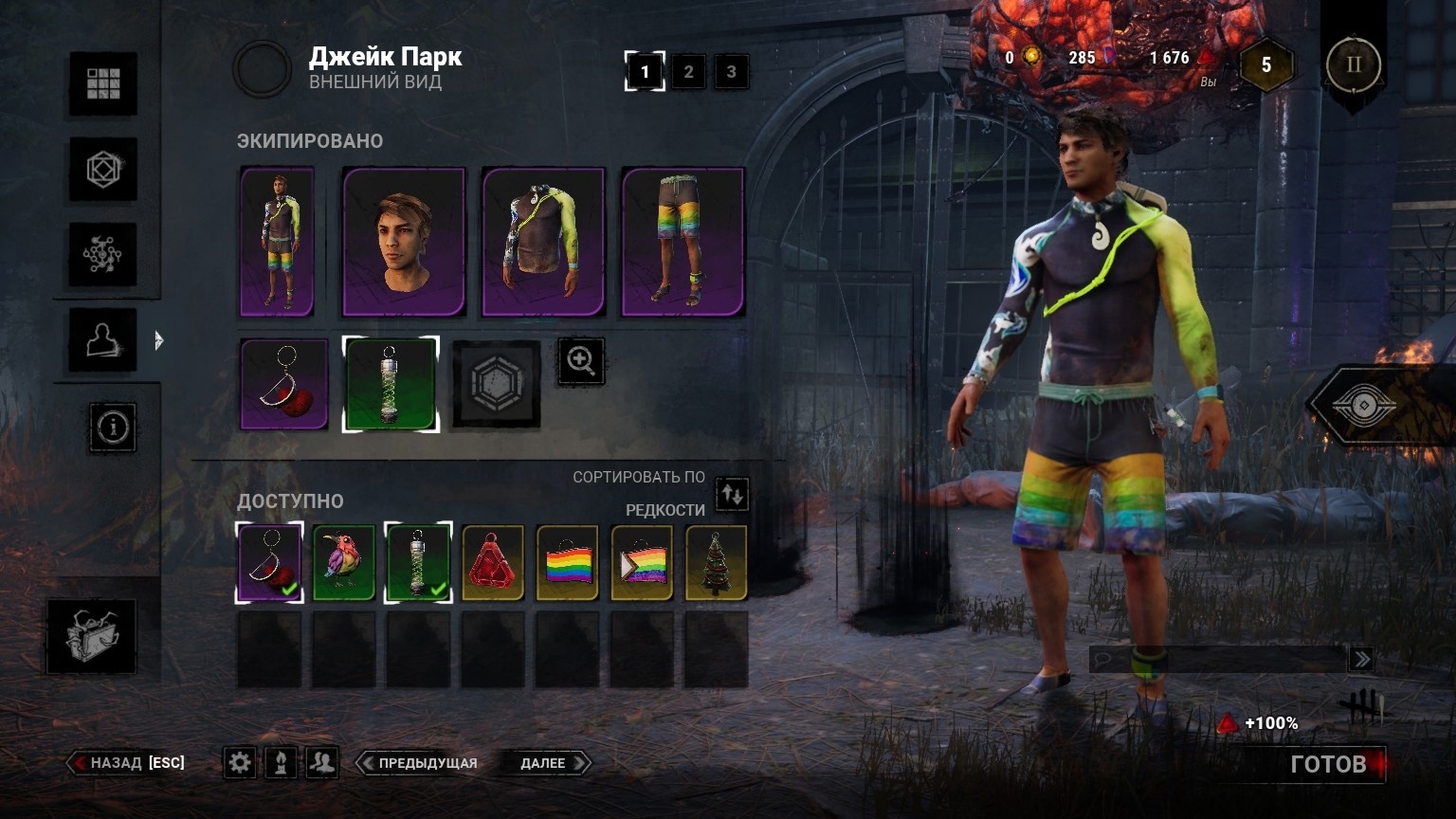Viewport: 1456px width, 819px height.
Task: Select the equipped torso shirt slot
Action: pyautogui.click(x=543, y=242)
